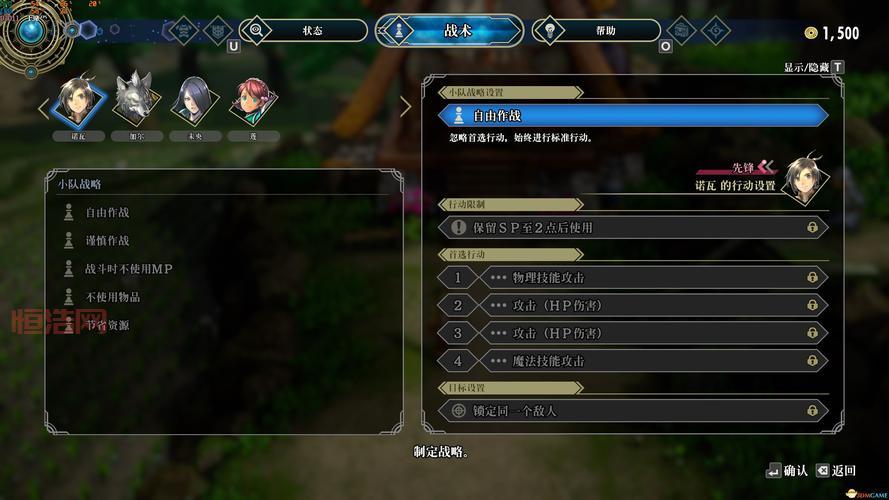Choose the 不使用物品 strategy

(112, 297)
